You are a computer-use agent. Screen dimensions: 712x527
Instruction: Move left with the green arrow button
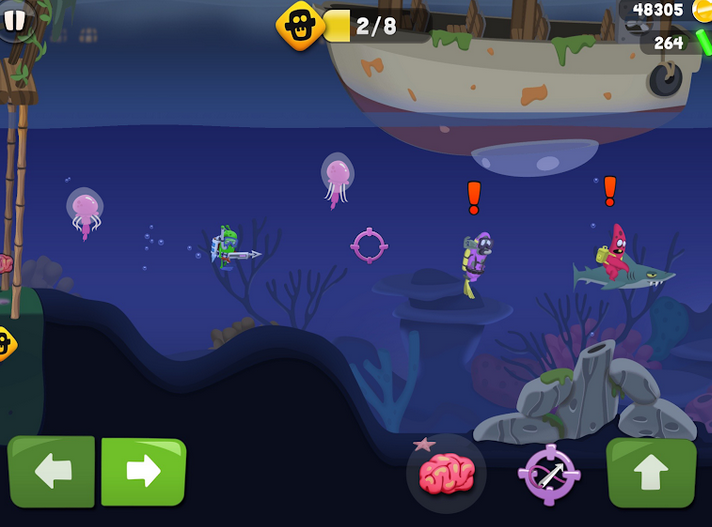(x=51, y=471)
